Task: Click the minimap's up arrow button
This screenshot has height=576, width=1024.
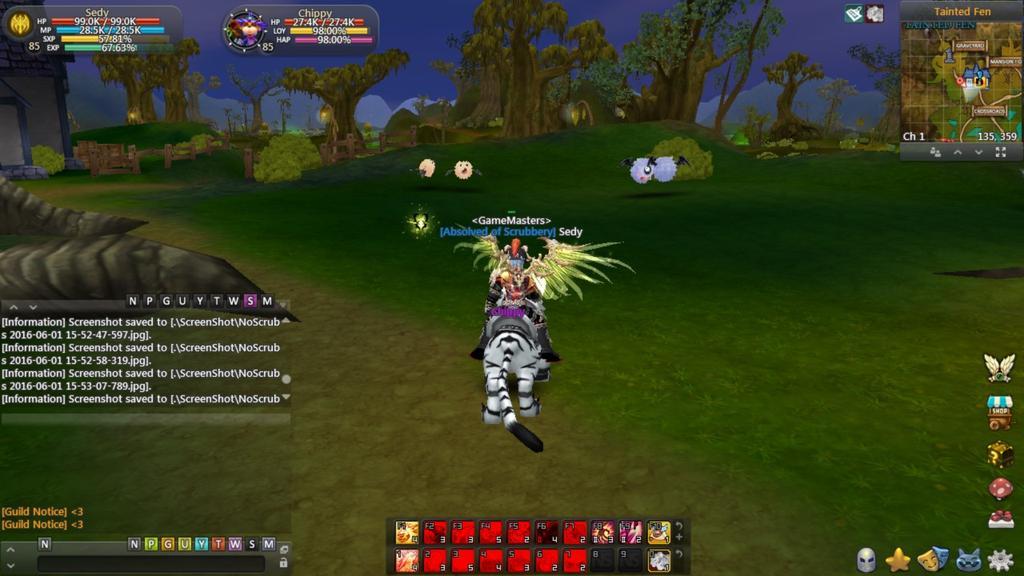Action: click(957, 153)
